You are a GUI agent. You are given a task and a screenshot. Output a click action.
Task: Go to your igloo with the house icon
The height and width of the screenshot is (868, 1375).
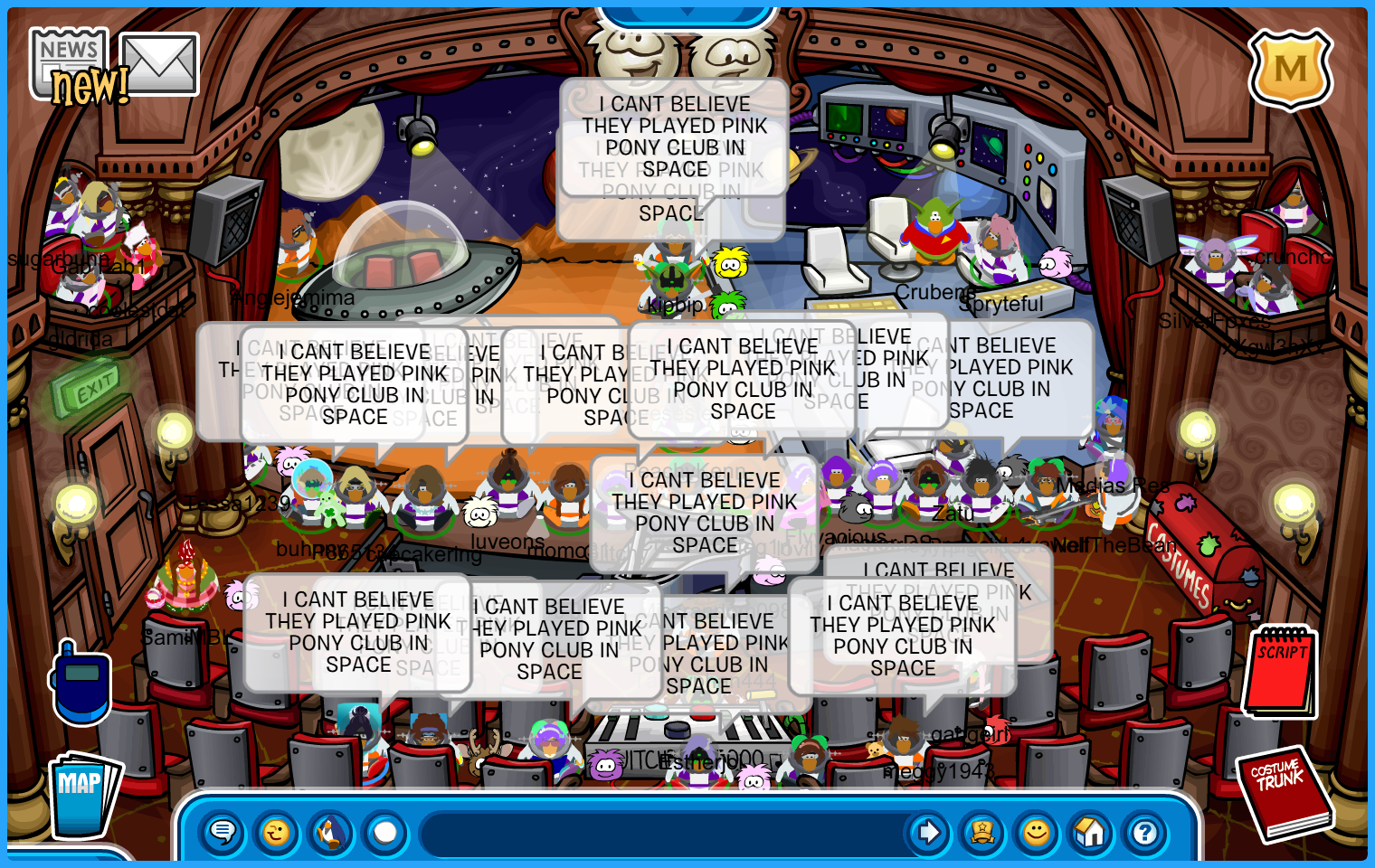point(1091,832)
